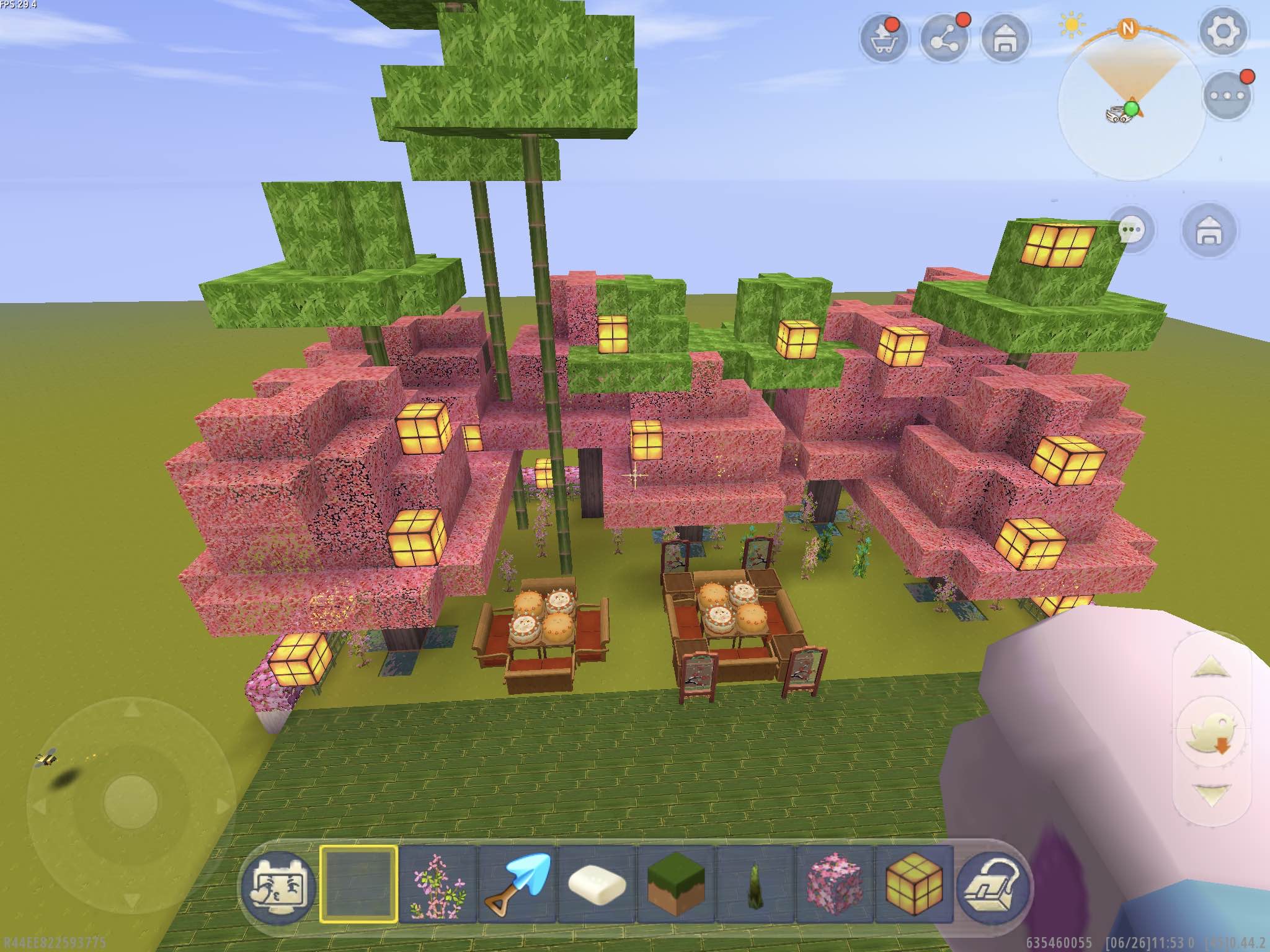
Task: Select the bamboo shoot slot
Action: coord(755,884)
